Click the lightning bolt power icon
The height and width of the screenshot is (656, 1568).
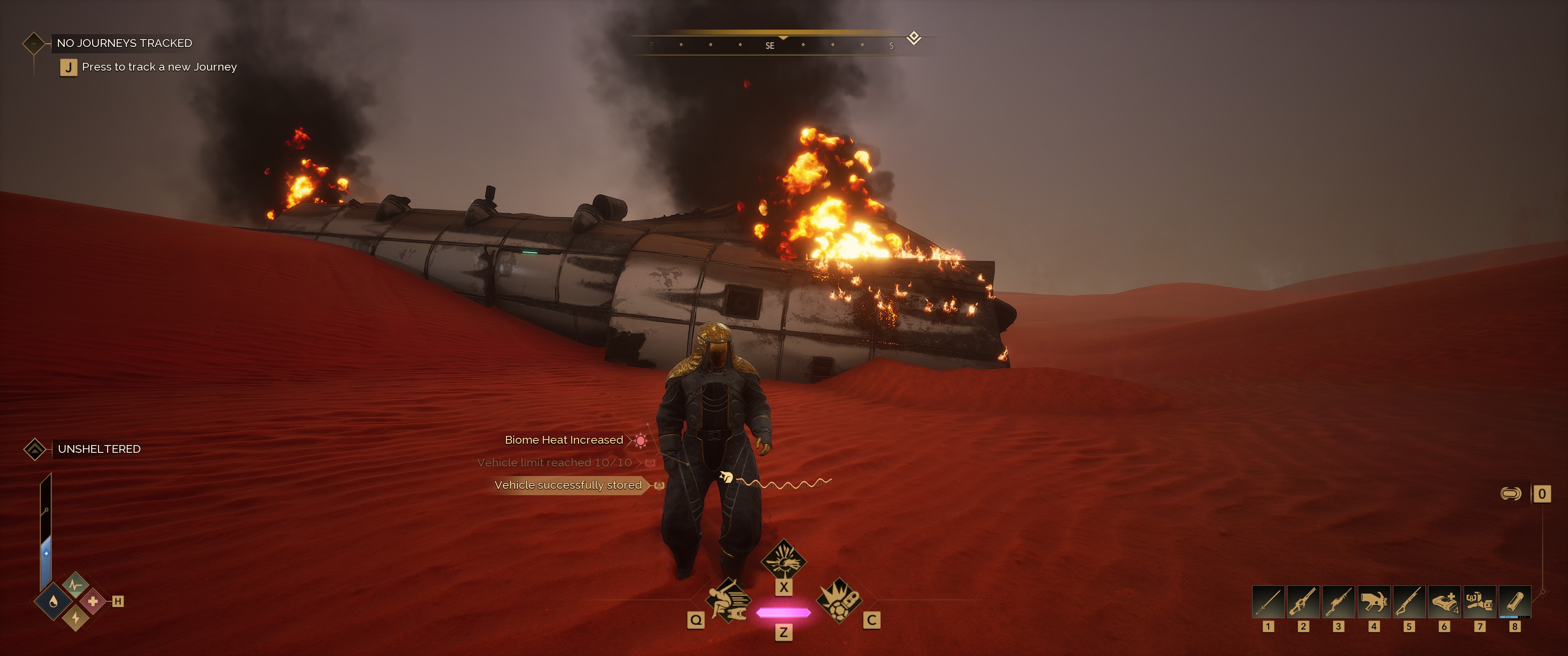click(x=76, y=618)
